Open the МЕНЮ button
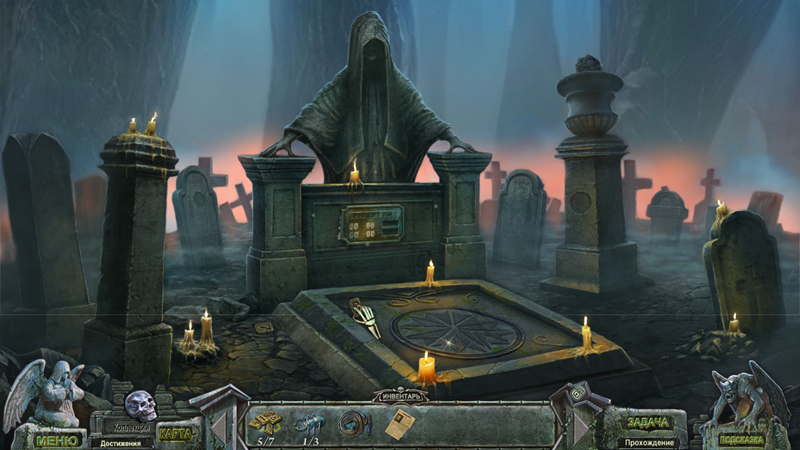The image size is (800, 450). click(x=57, y=438)
